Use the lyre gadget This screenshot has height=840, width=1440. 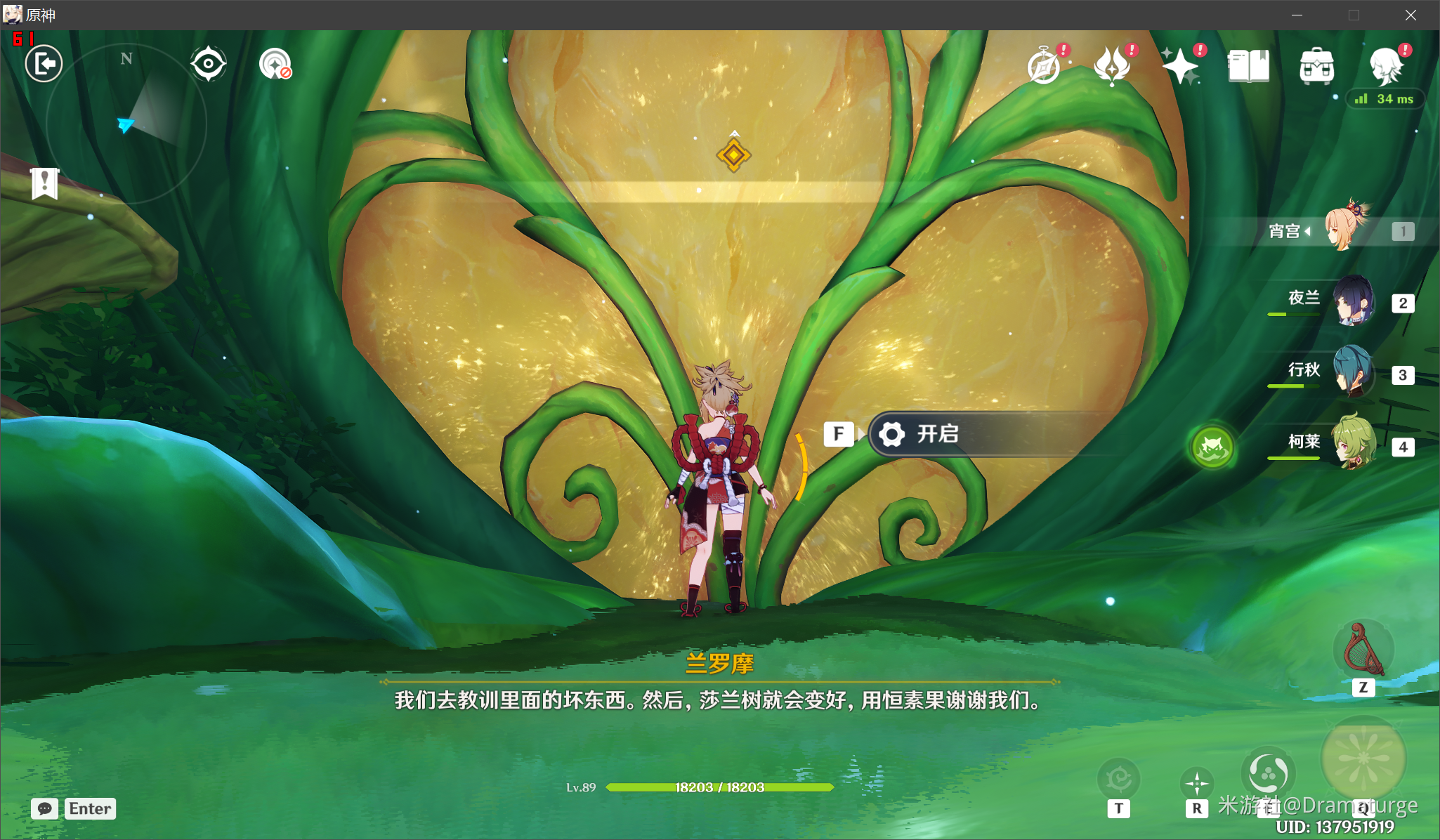1363,650
